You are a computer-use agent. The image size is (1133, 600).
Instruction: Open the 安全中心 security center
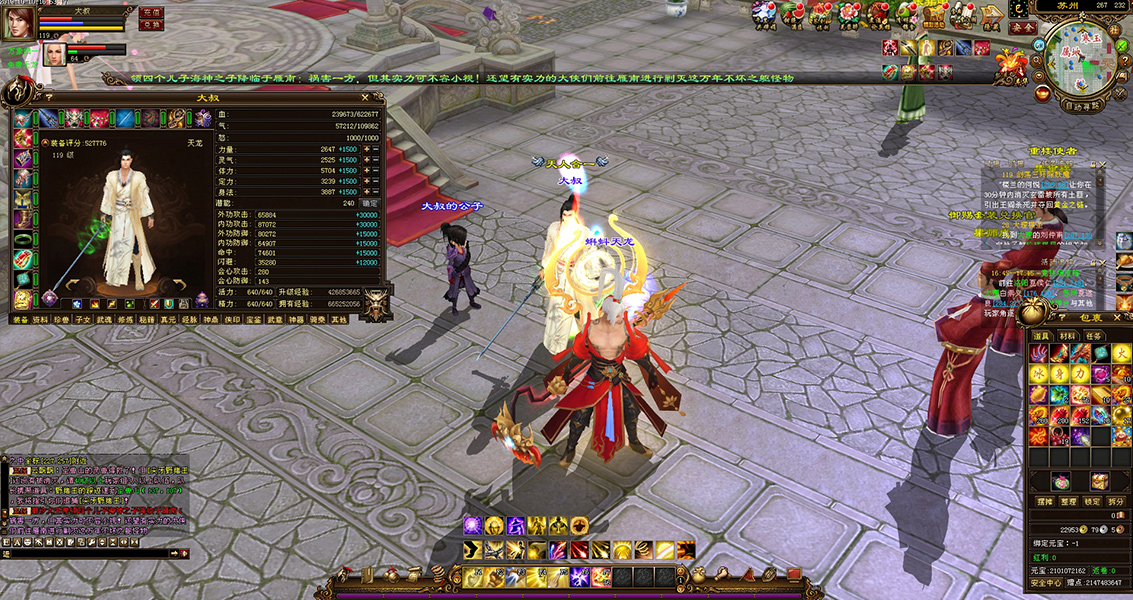[x=1046, y=582]
